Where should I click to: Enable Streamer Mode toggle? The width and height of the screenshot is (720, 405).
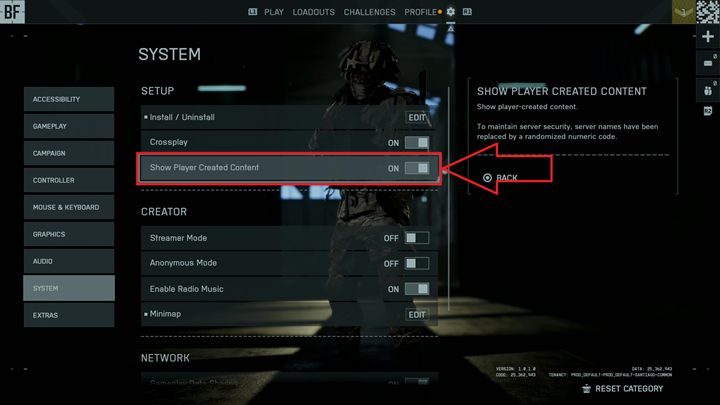[x=417, y=238]
